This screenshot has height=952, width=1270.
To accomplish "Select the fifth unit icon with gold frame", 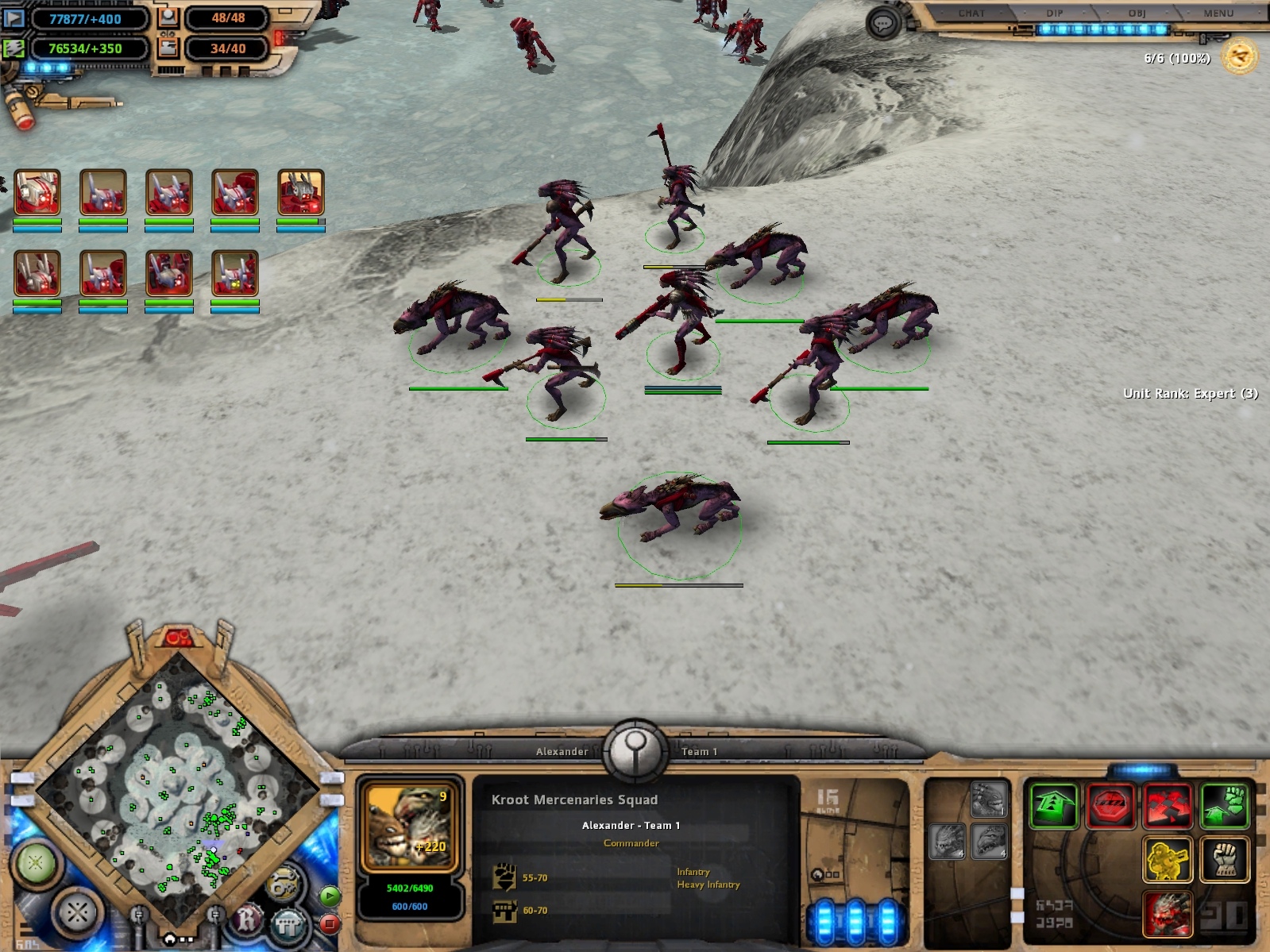I will (301, 192).
